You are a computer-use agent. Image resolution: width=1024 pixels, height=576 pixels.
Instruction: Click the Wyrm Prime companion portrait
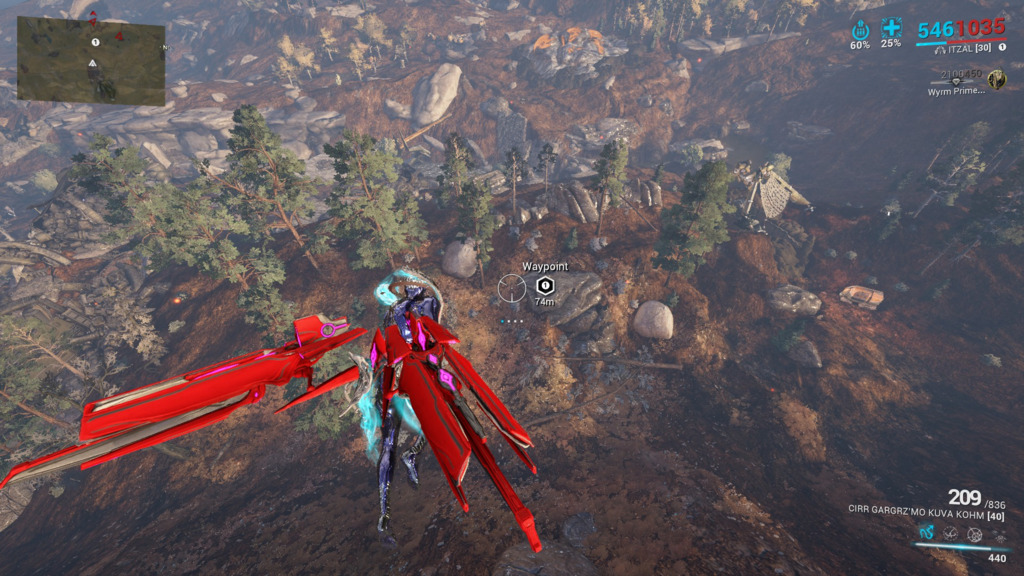tap(996, 79)
